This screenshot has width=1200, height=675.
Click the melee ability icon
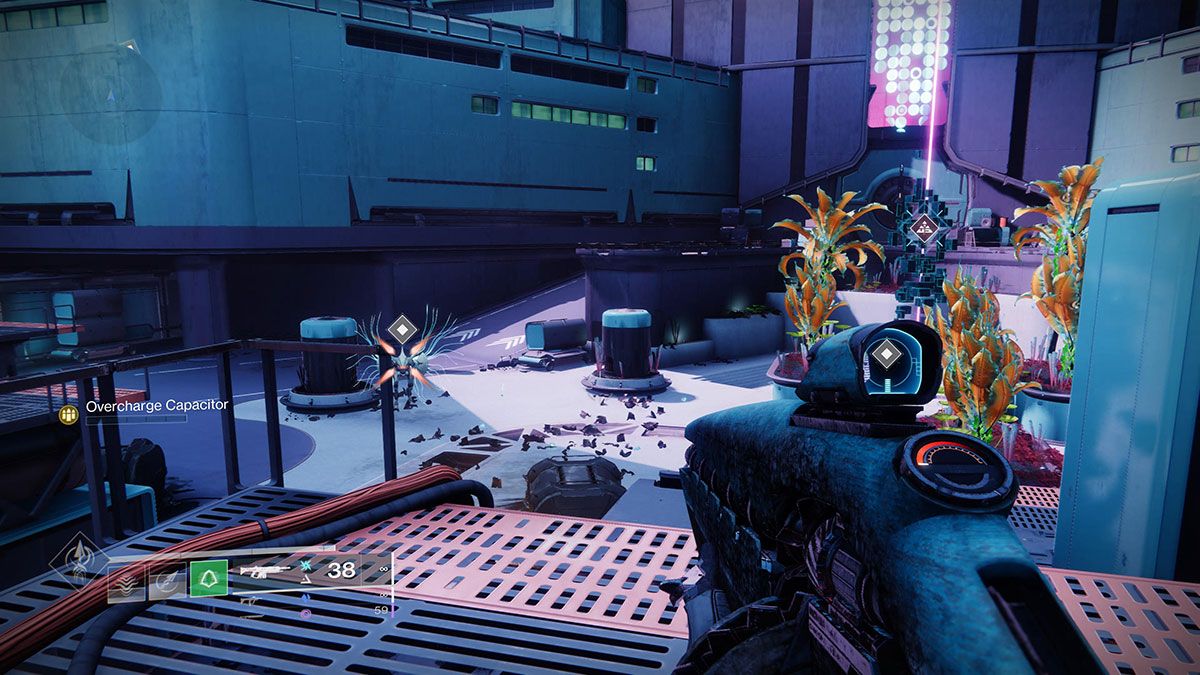pyautogui.click(x=167, y=580)
